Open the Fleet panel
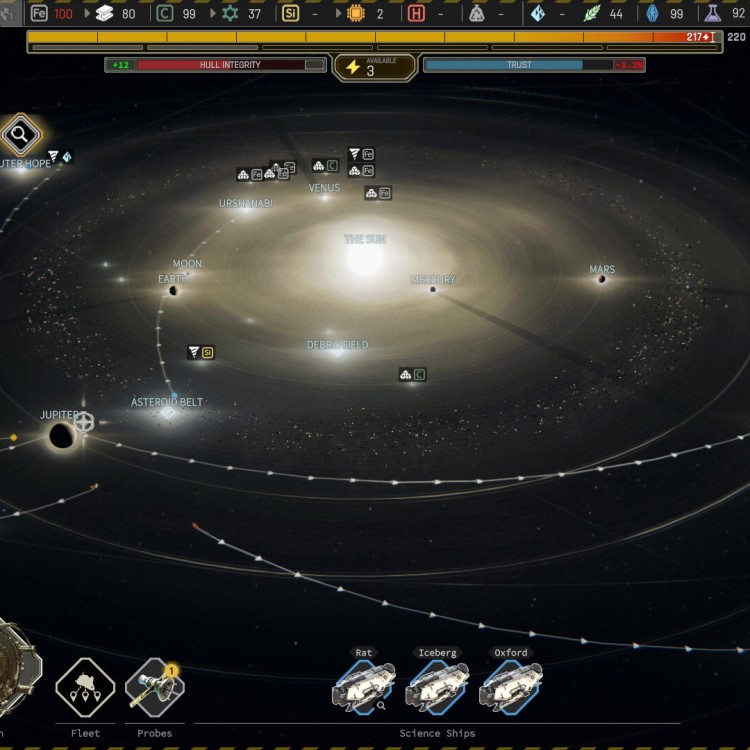750x750 pixels. point(85,688)
